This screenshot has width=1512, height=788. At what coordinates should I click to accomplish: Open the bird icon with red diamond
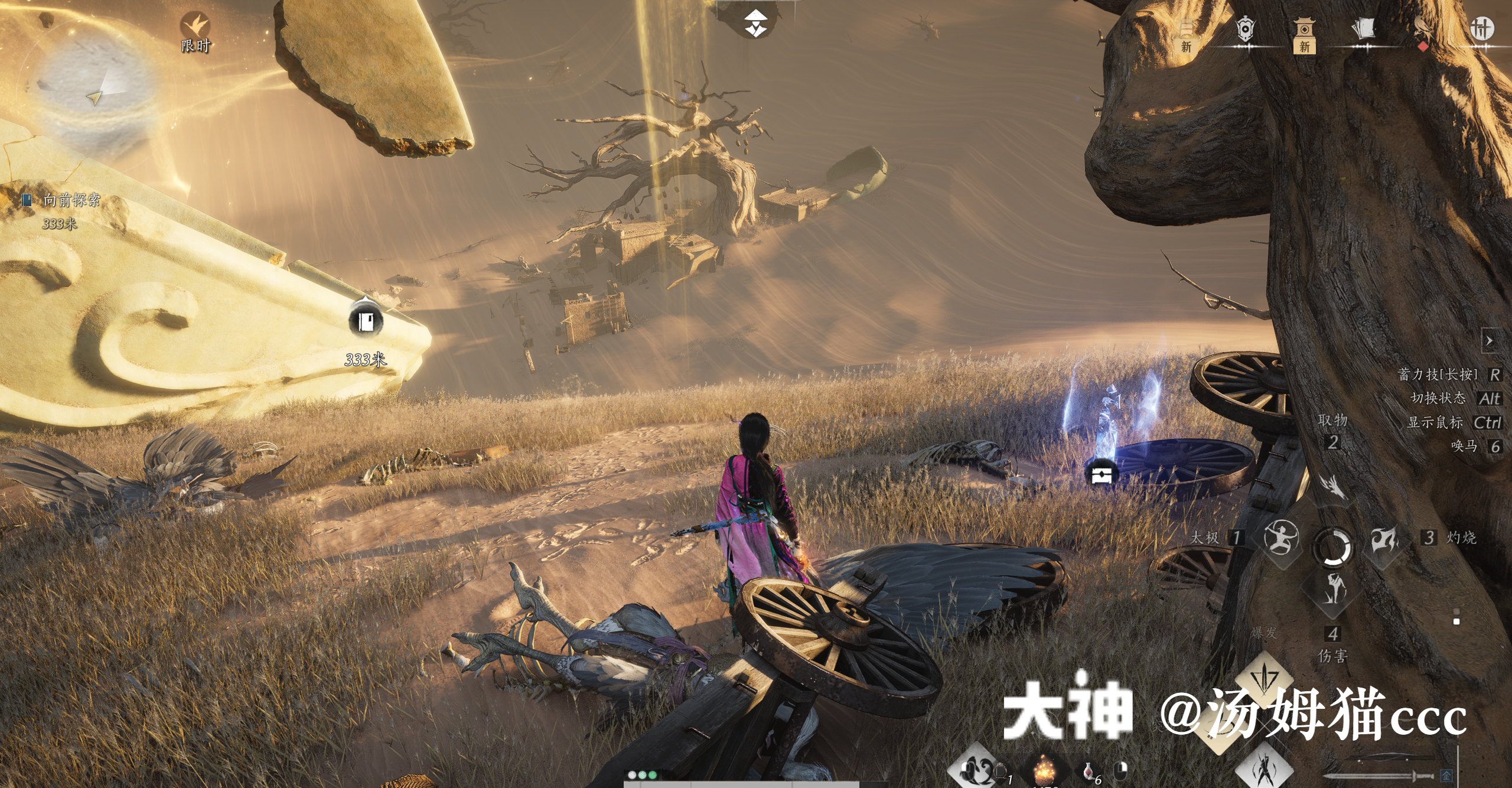[1422, 31]
